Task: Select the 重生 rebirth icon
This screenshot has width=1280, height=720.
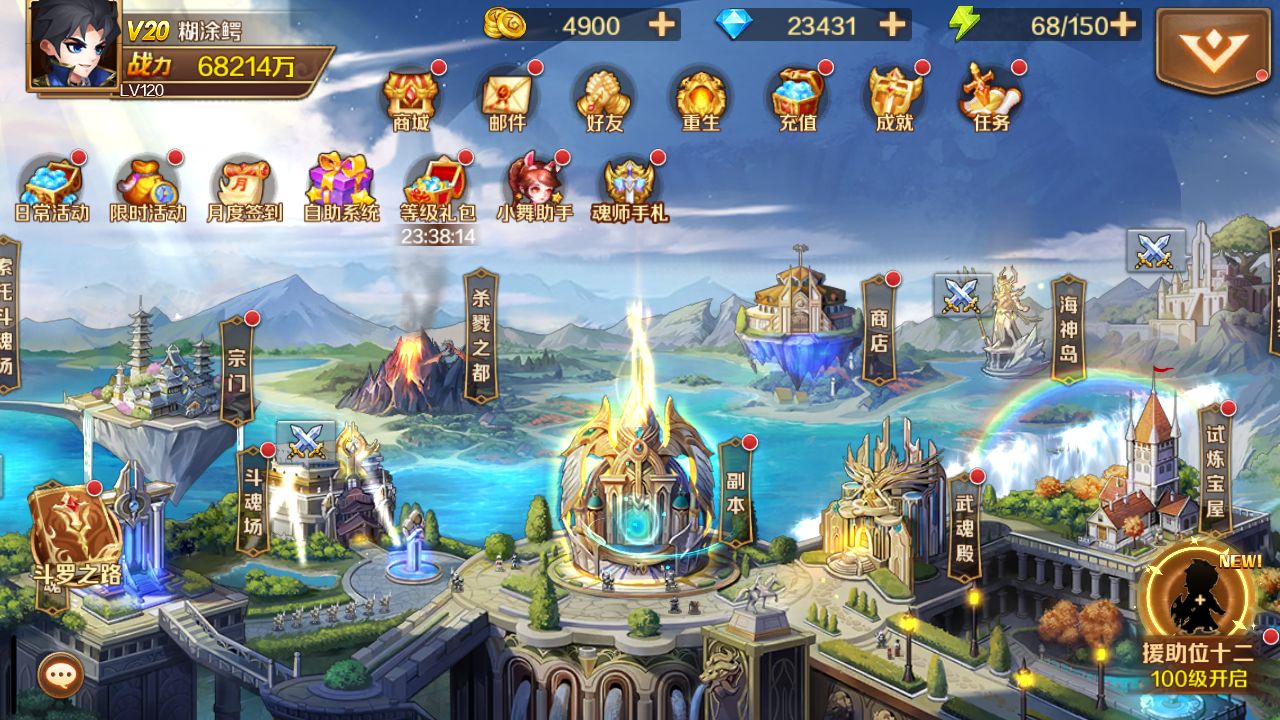Action: pos(700,100)
